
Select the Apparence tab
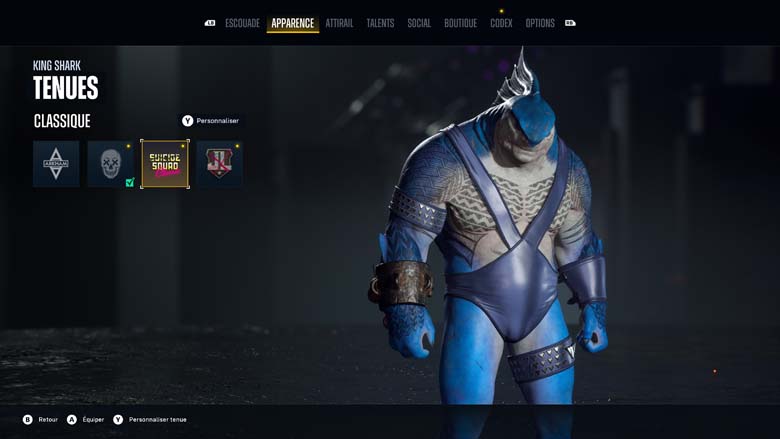[x=292, y=23]
